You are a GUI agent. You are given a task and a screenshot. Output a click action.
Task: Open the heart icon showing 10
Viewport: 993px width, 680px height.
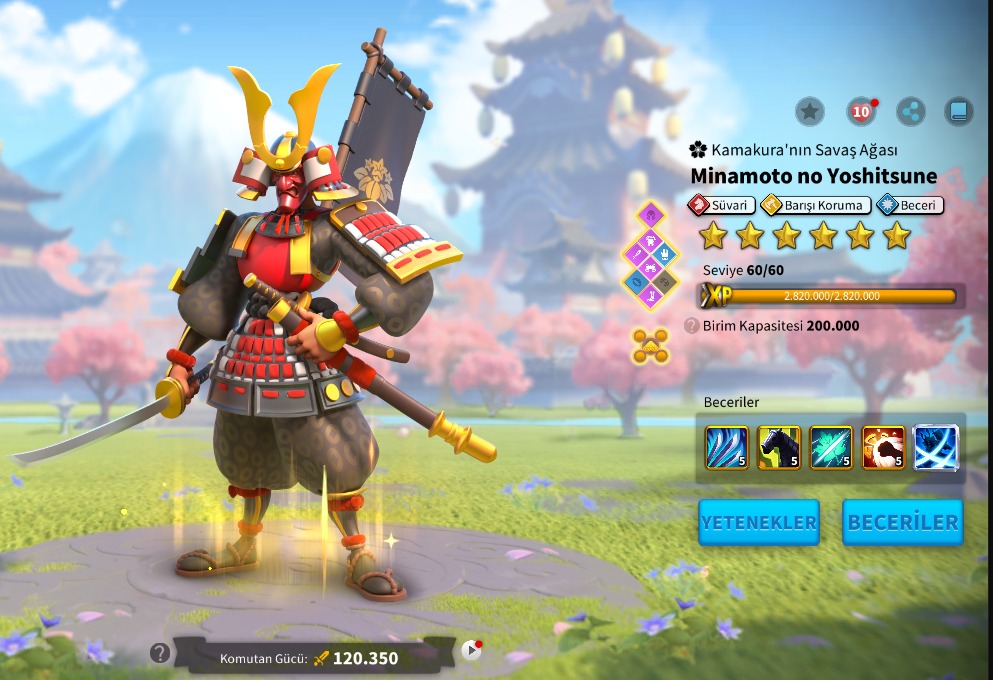(x=861, y=111)
